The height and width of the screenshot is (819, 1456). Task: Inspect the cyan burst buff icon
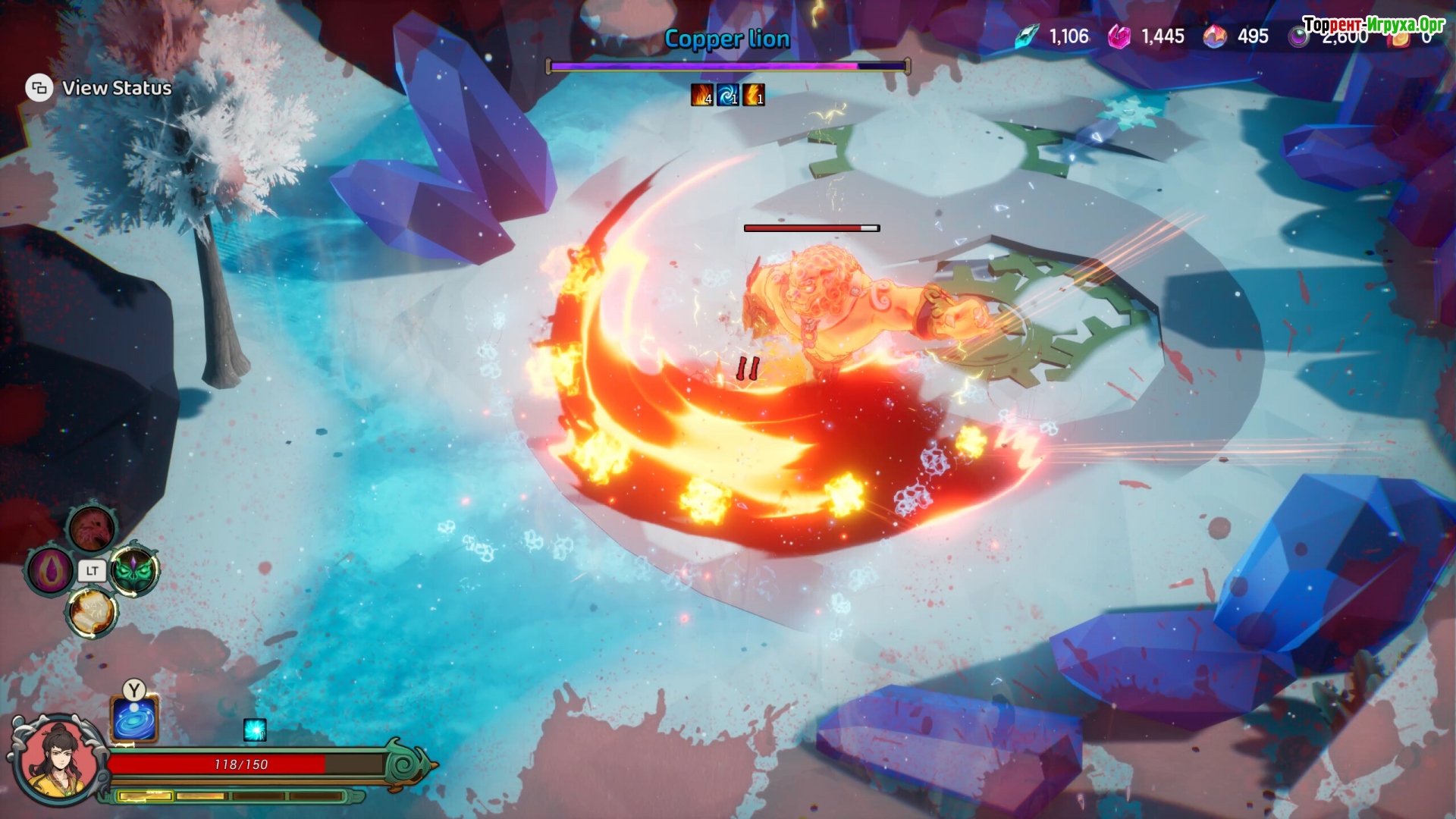click(255, 730)
